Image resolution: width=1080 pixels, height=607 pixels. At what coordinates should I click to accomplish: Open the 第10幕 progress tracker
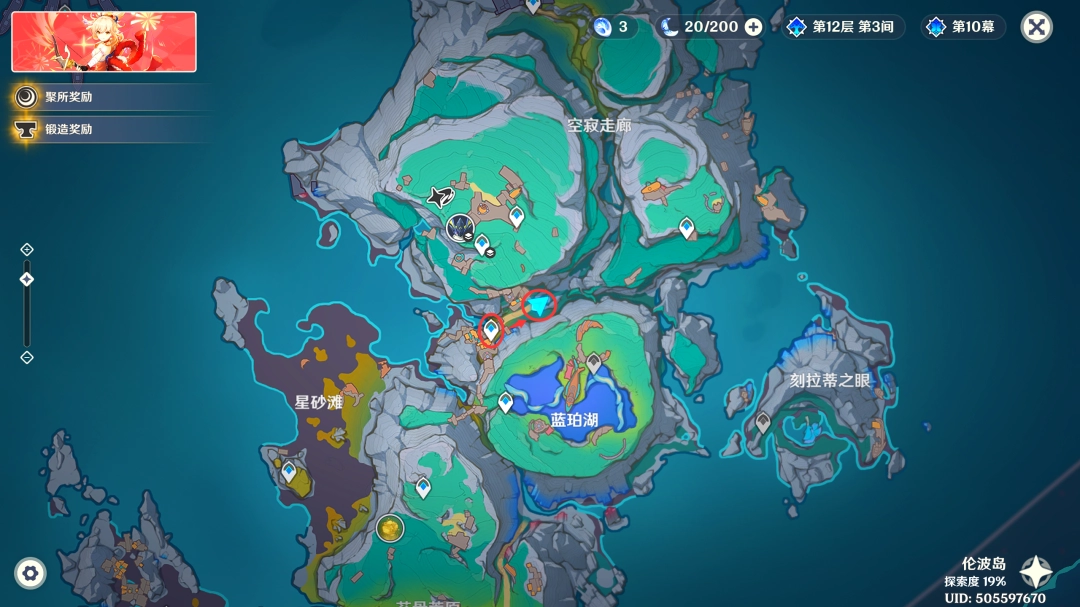click(x=962, y=27)
